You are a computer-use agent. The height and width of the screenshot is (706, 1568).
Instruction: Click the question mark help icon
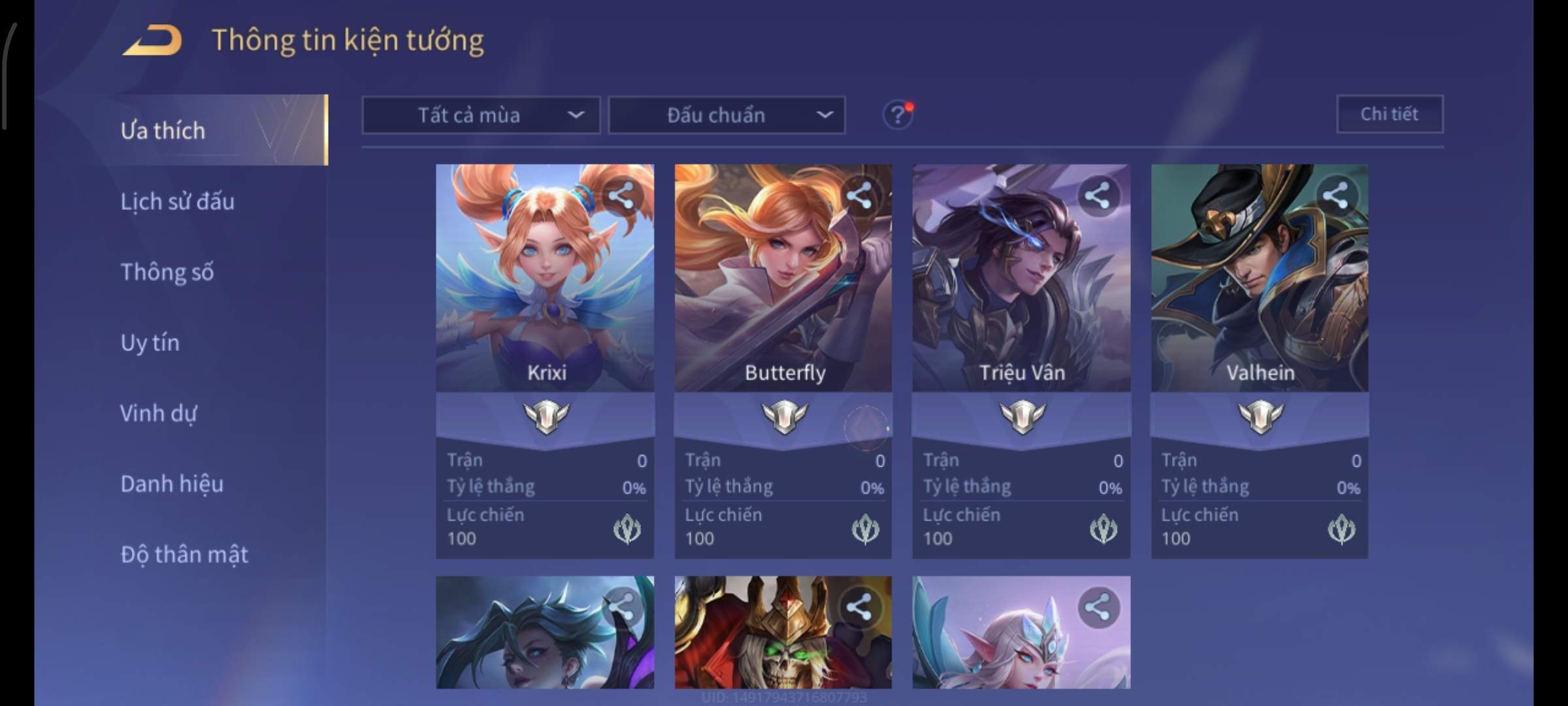[x=898, y=115]
